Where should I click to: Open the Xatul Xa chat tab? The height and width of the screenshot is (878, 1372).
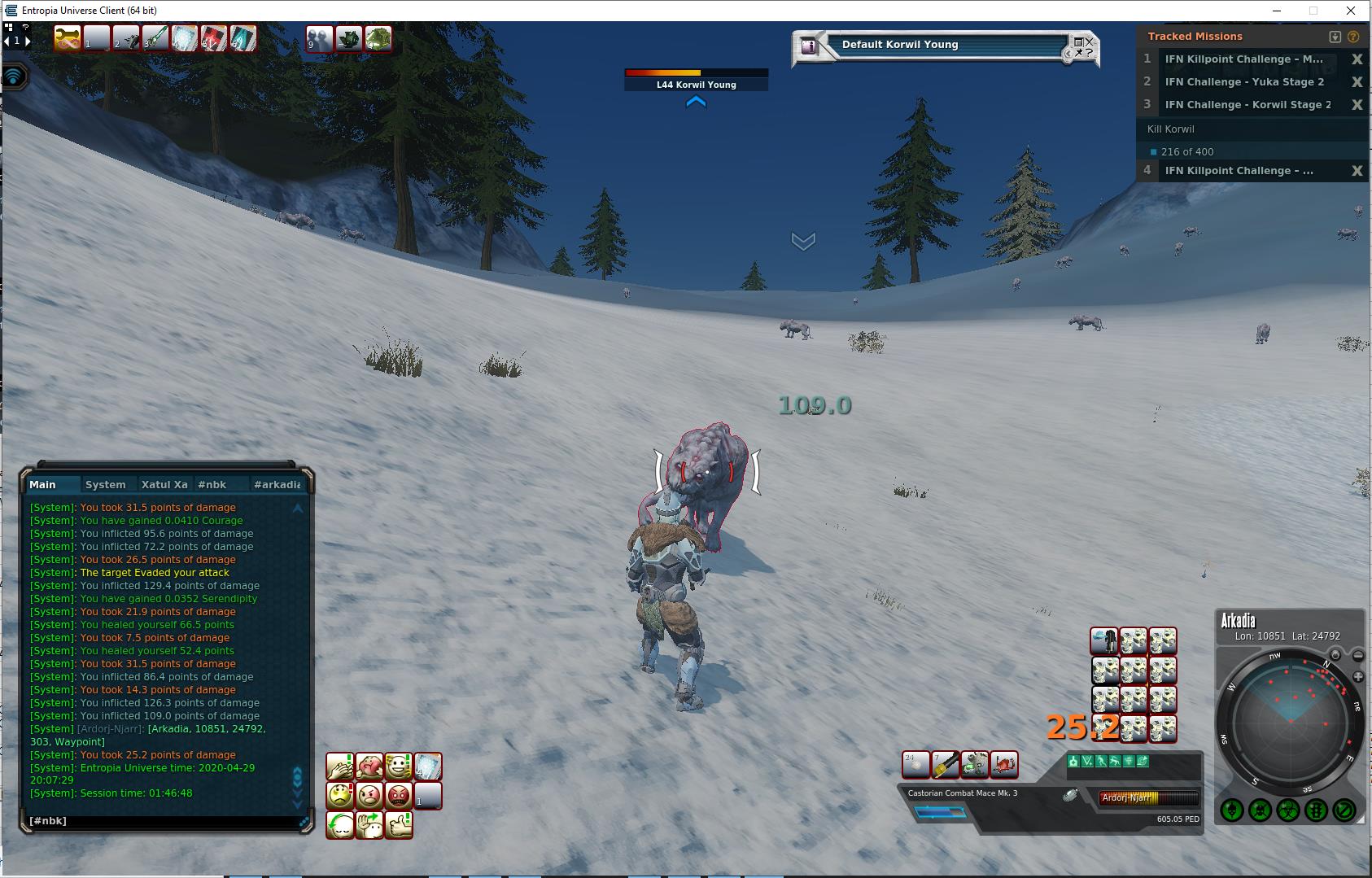coord(164,485)
